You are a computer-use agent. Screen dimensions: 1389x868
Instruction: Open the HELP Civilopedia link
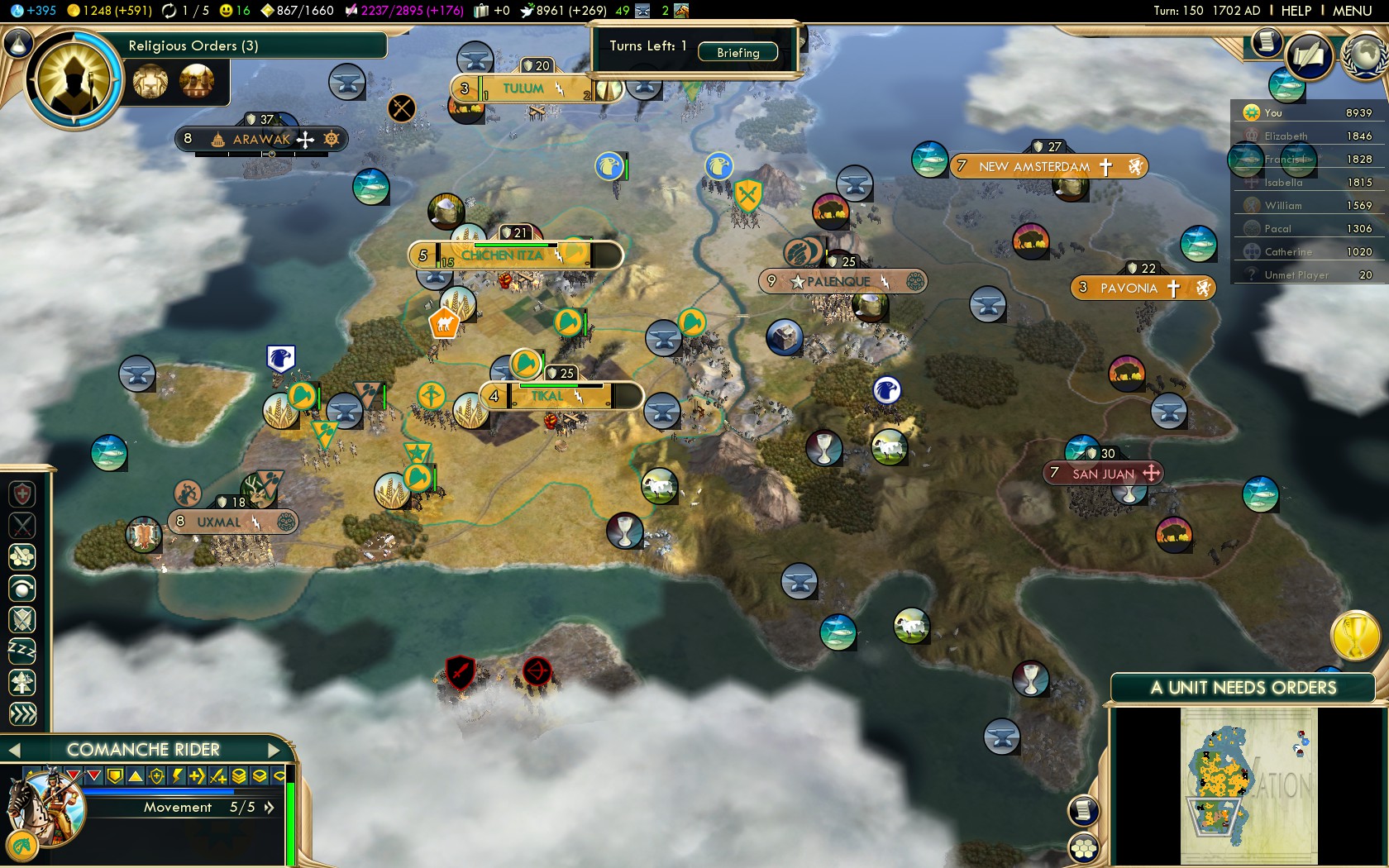(x=1296, y=11)
